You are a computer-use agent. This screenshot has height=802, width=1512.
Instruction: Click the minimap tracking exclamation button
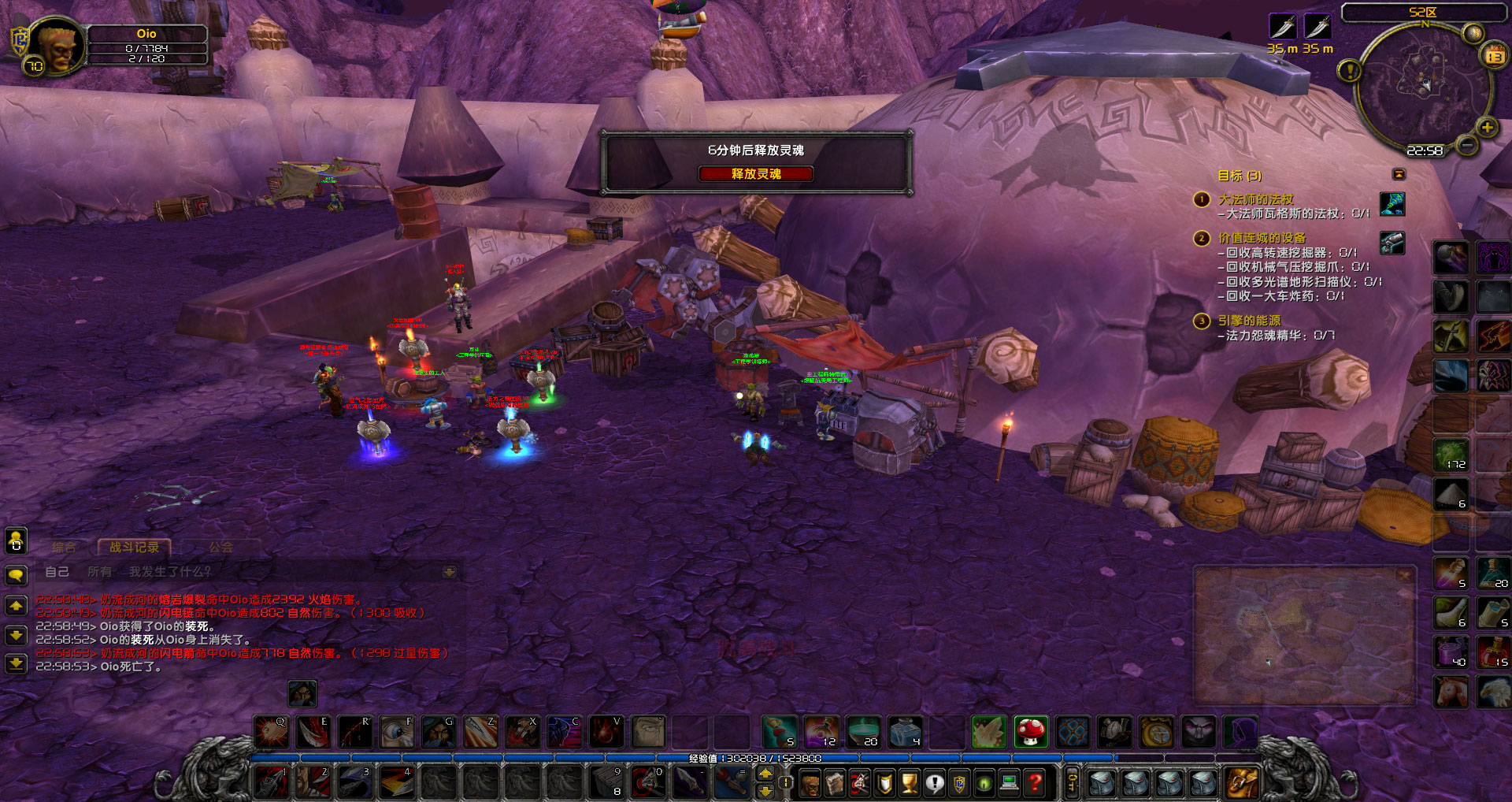click(1350, 71)
